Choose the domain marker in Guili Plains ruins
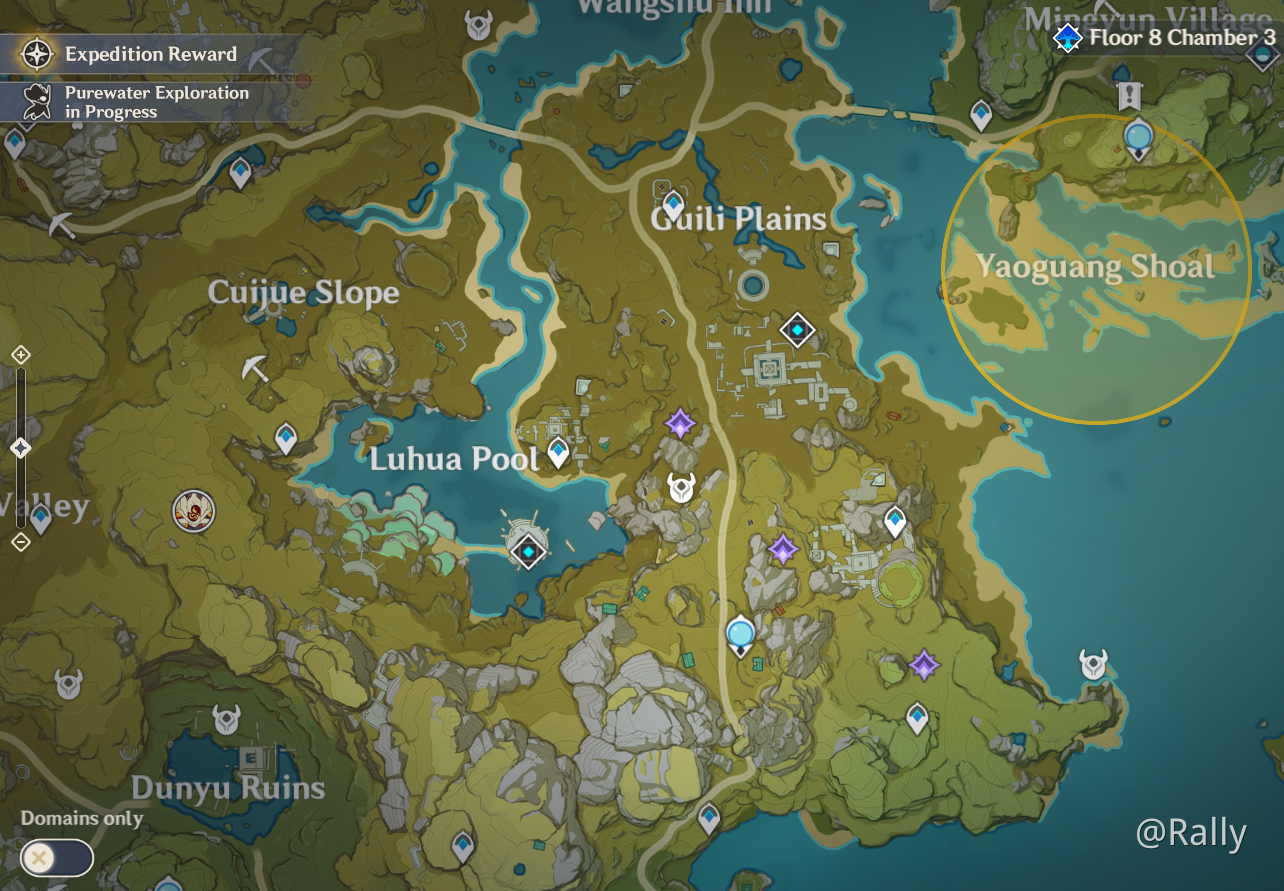 coord(797,329)
